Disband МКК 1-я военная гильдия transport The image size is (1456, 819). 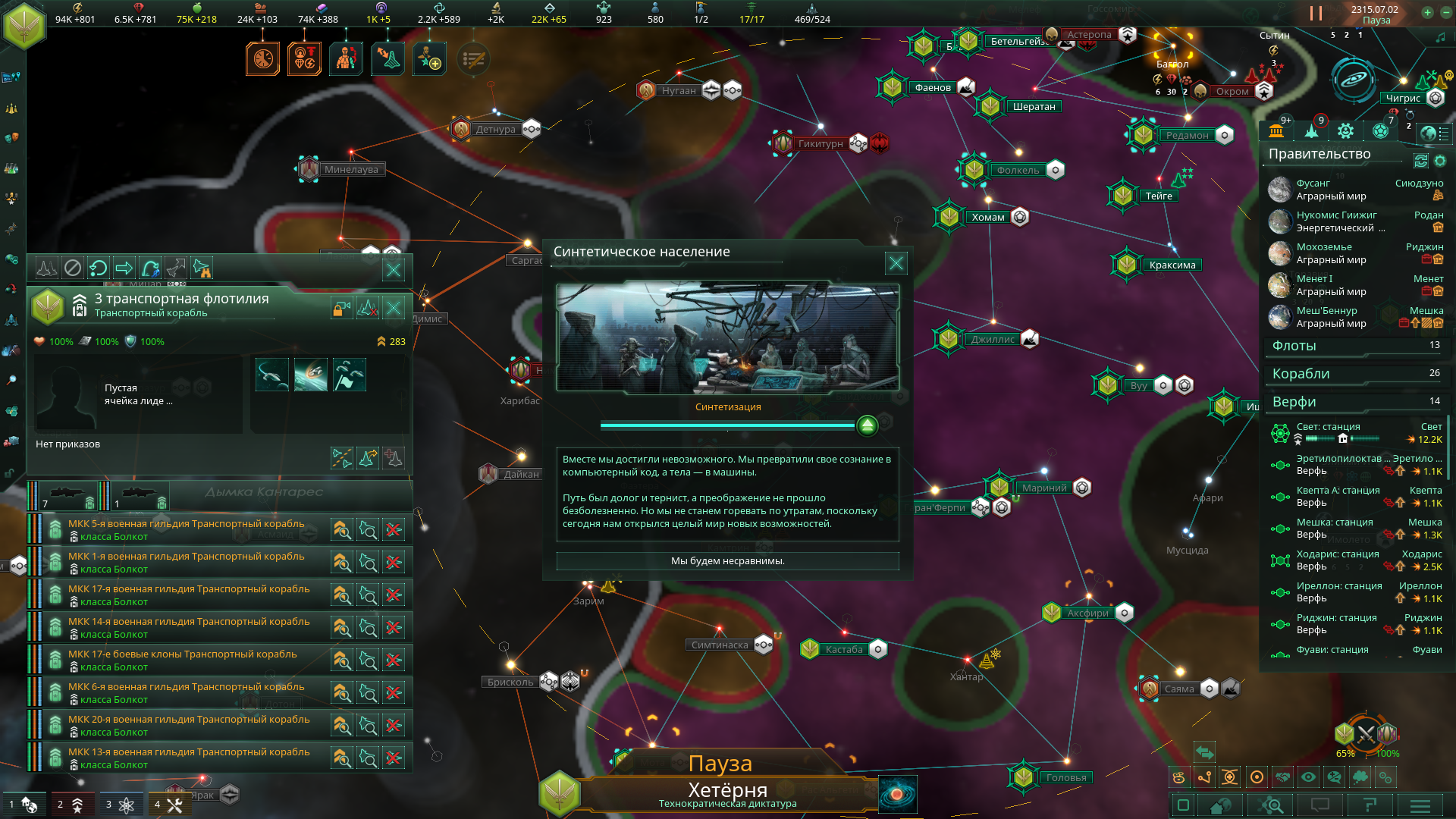pyautogui.click(x=394, y=563)
